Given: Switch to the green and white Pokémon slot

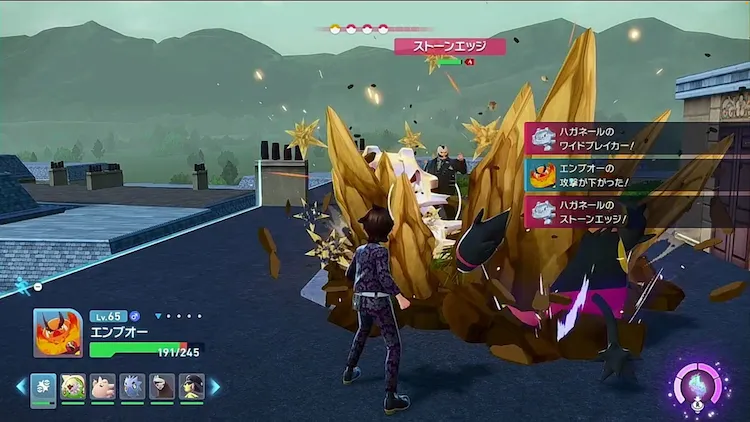Looking at the screenshot, I should click(x=72, y=386).
